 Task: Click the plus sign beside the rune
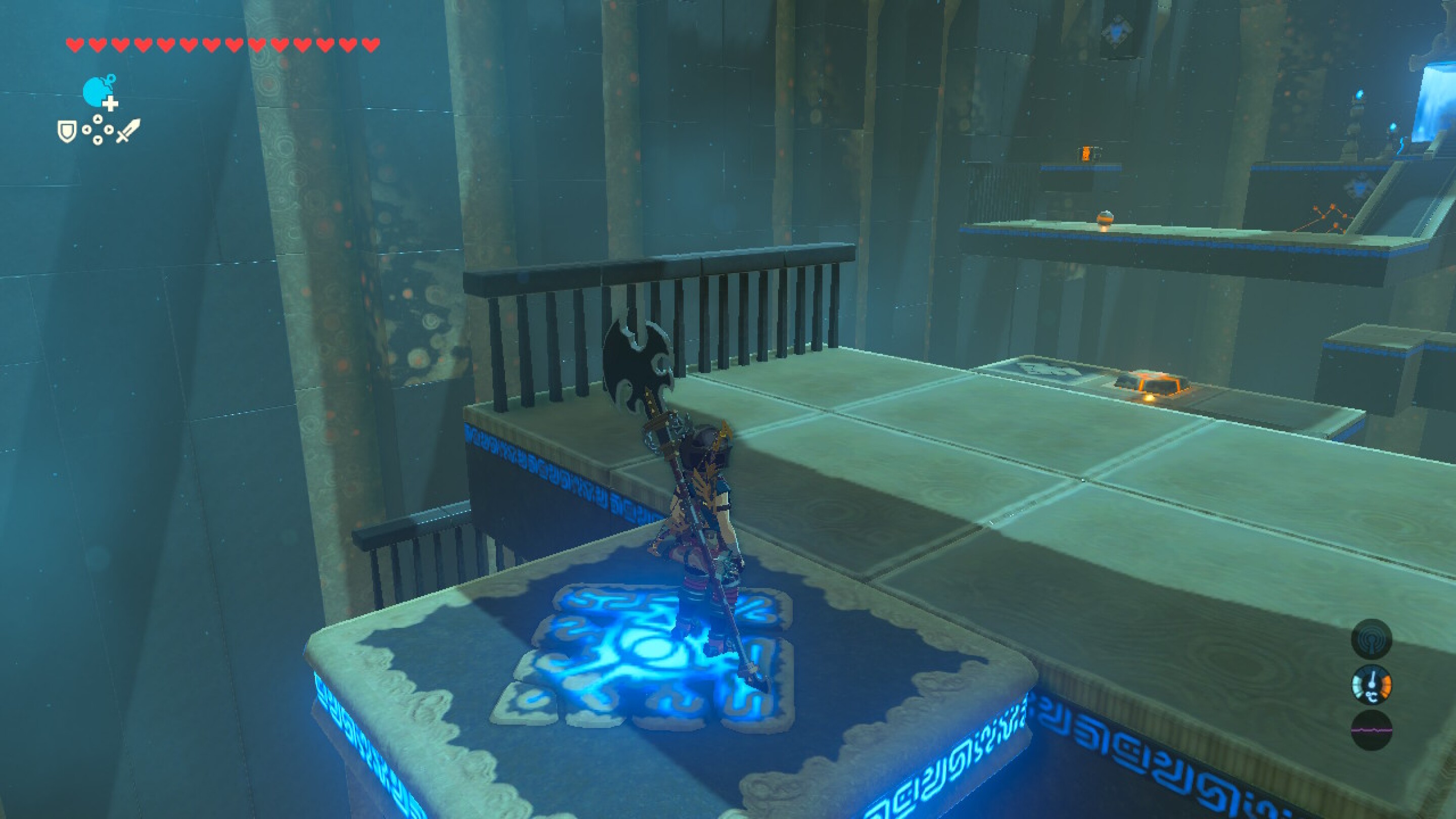[111, 104]
